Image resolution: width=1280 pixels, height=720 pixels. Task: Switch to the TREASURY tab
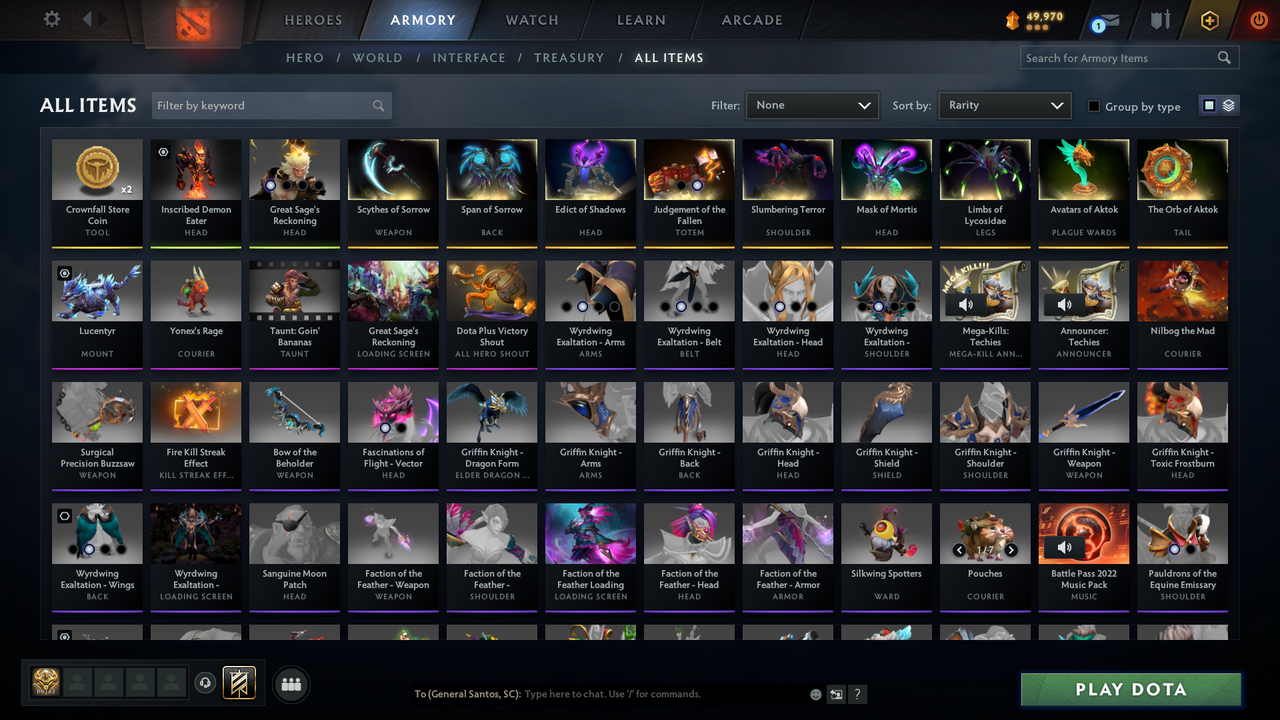(569, 58)
